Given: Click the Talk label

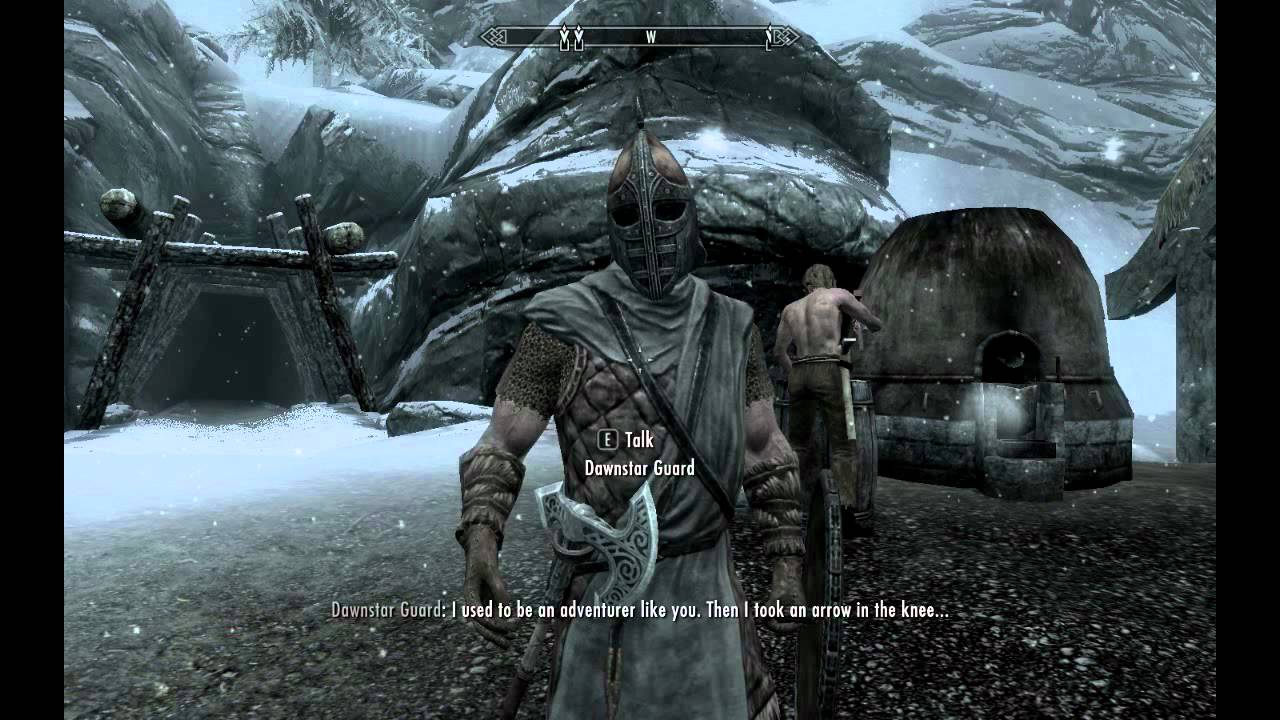Looking at the screenshot, I should coord(638,439).
